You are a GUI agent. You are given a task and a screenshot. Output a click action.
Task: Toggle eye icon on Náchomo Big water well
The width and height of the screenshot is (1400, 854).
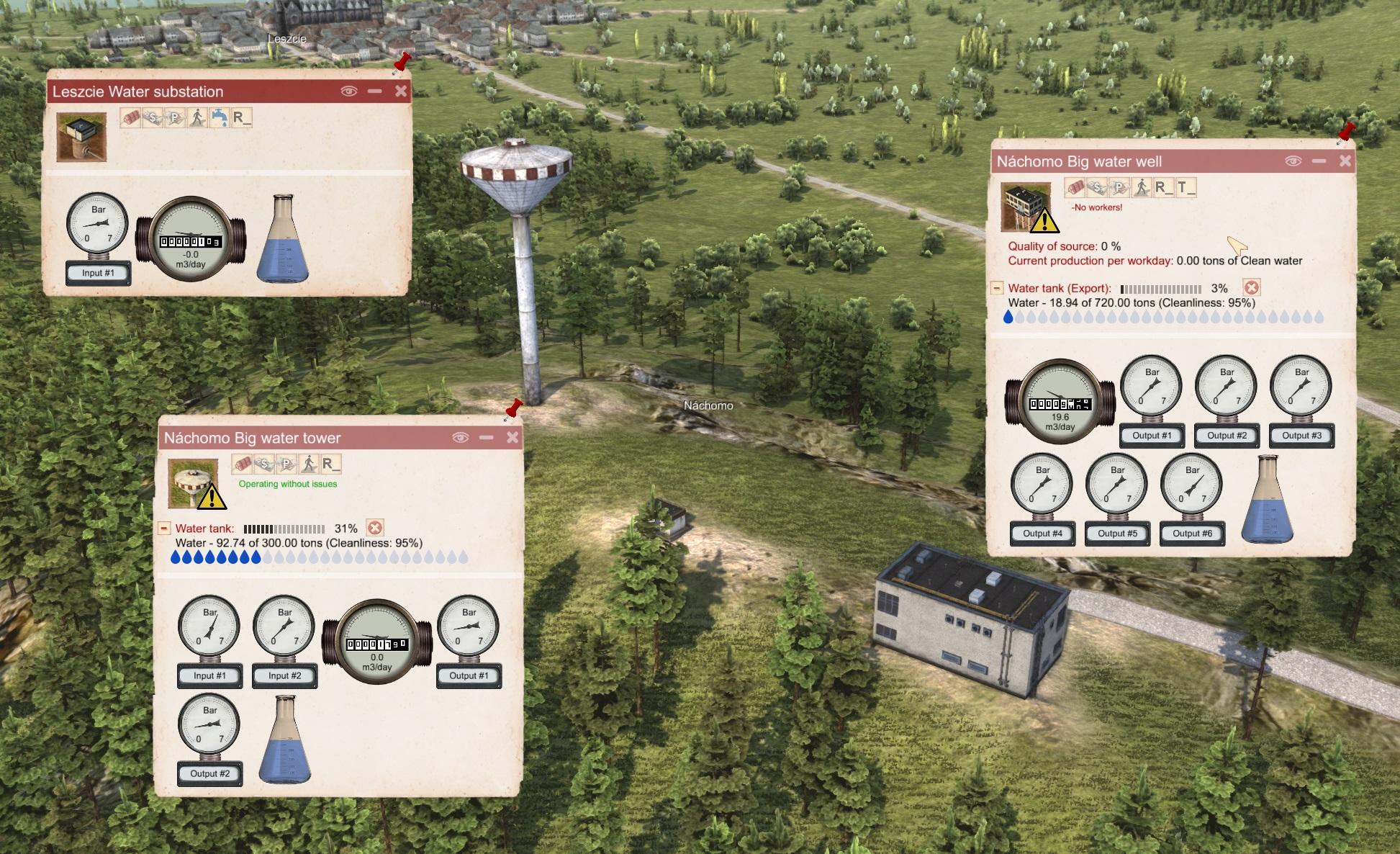(x=1293, y=161)
